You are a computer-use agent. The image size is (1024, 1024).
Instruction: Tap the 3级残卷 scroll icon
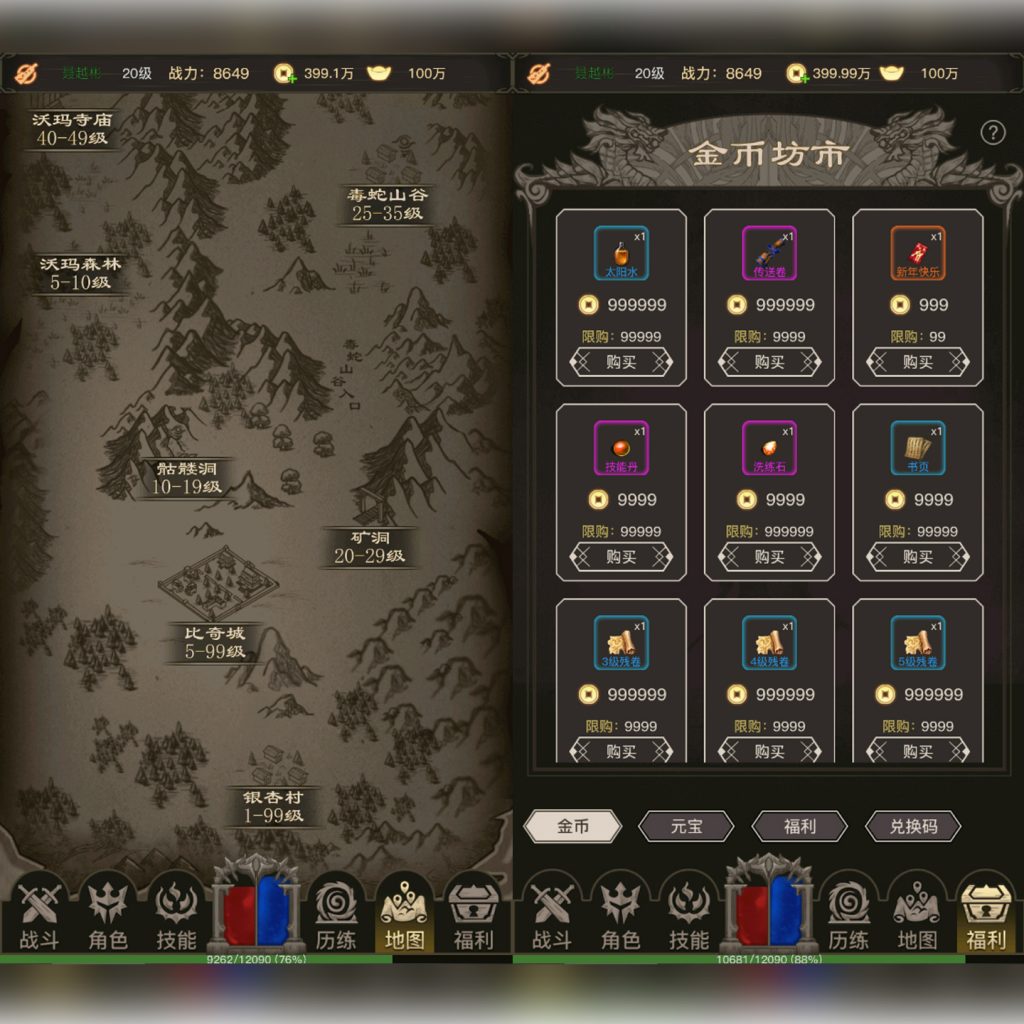point(621,642)
